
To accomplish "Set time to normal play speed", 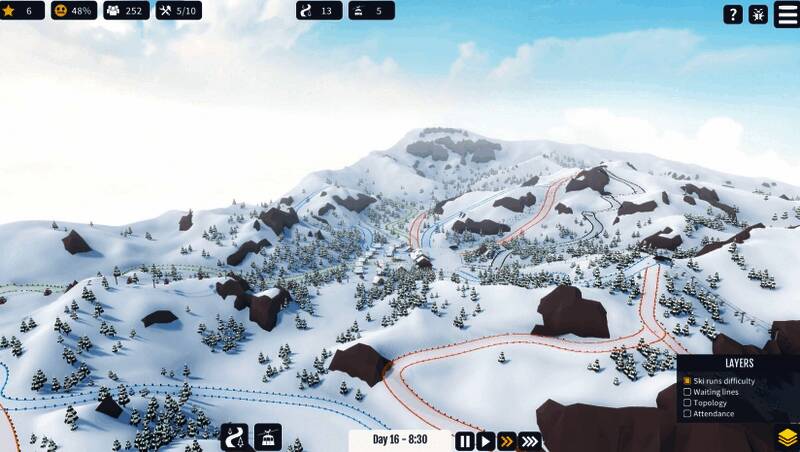I will (x=485, y=440).
